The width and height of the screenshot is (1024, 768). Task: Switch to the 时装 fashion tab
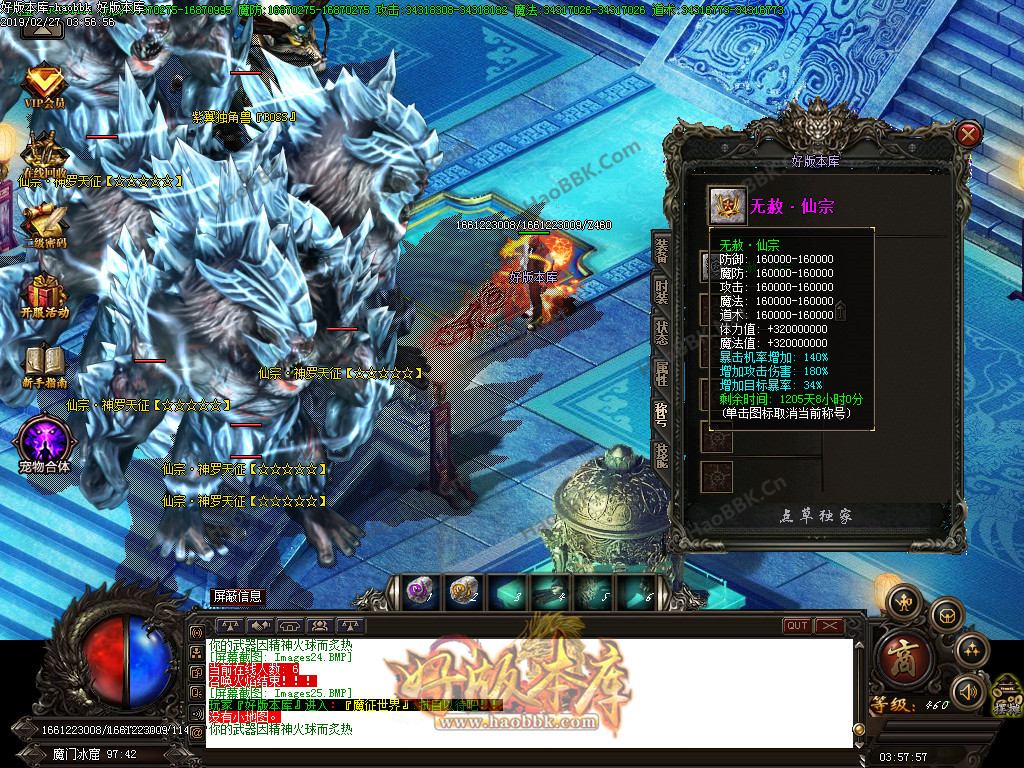pyautogui.click(x=661, y=291)
